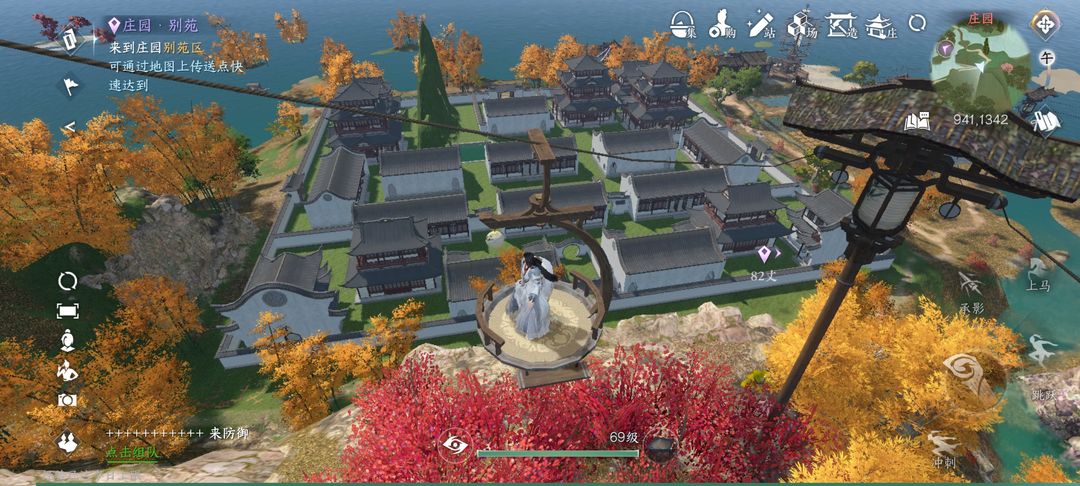Tap the diamond four-arrow icon above the minimap

[1046, 22]
